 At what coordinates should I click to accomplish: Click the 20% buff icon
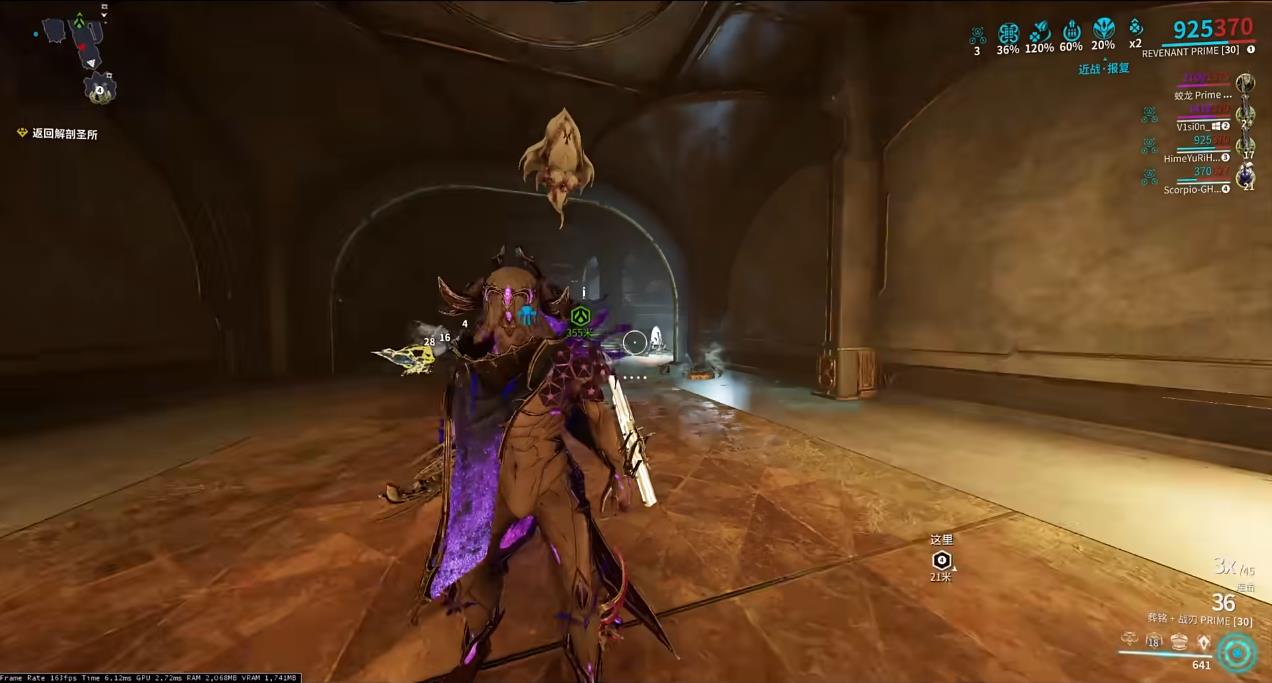click(x=1103, y=30)
